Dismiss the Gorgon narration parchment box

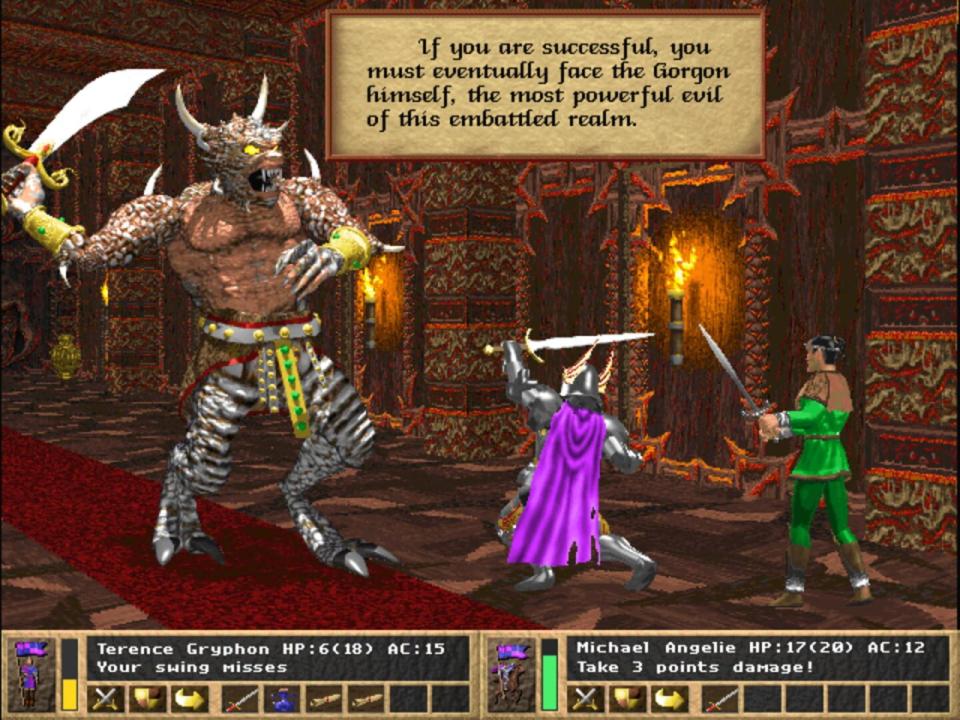[x=546, y=86]
